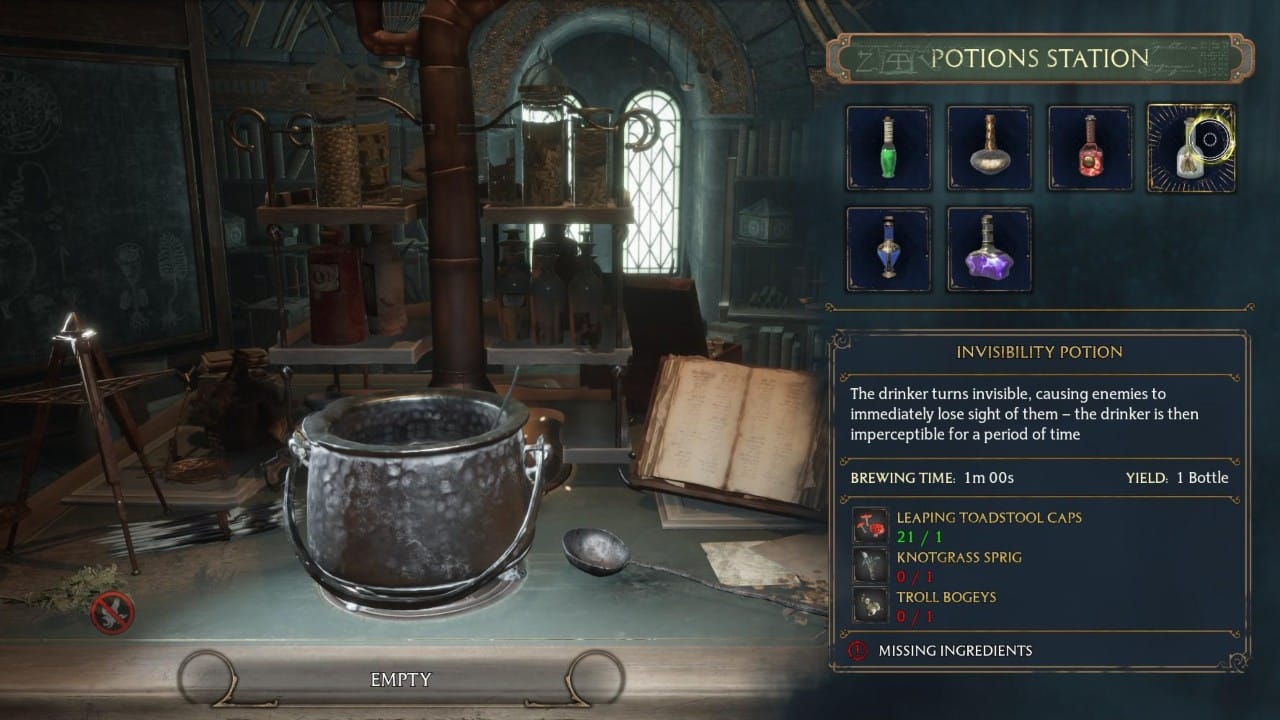This screenshot has width=1280, height=720.
Task: Select the purple potion flask recipe
Action: pos(989,249)
